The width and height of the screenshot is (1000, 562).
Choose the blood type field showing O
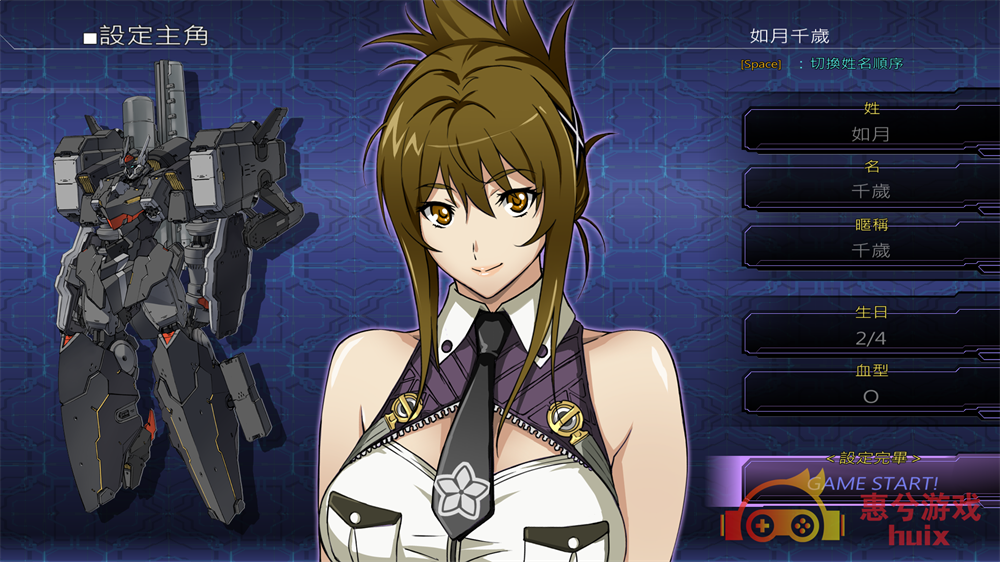tap(870, 396)
